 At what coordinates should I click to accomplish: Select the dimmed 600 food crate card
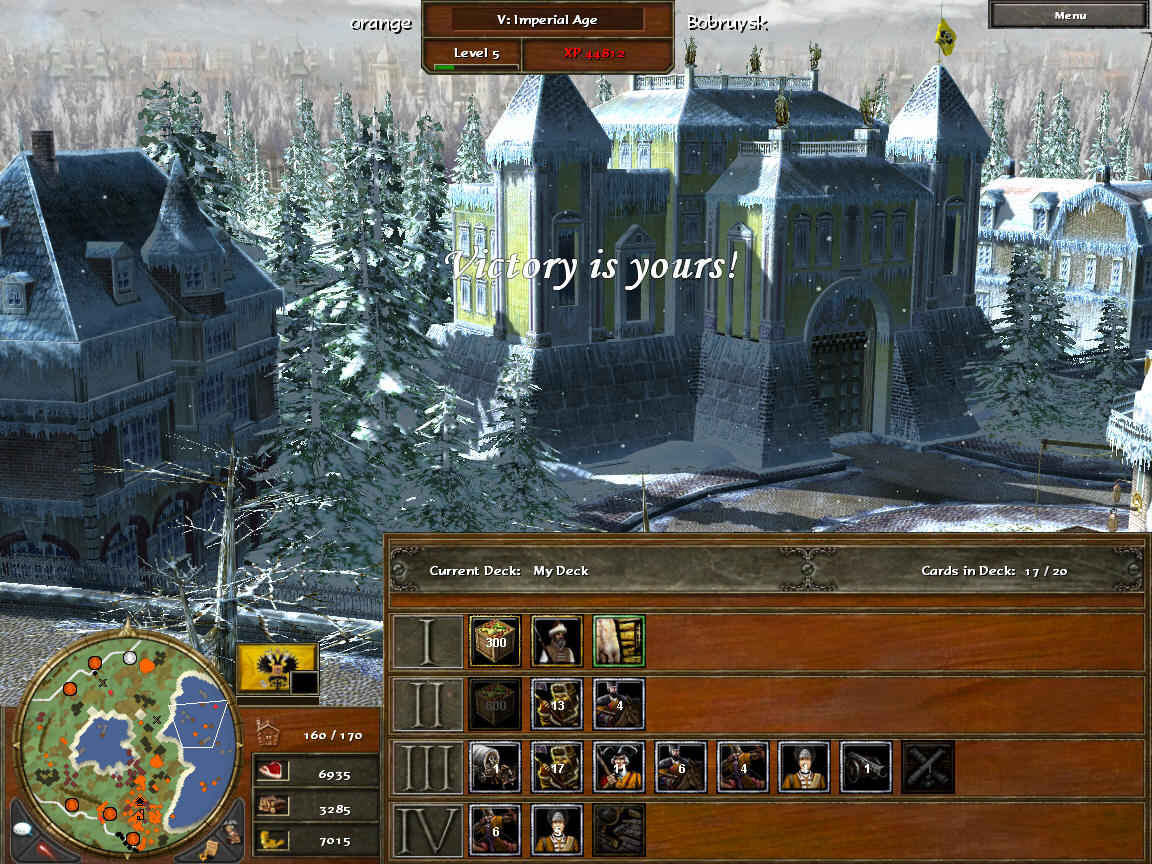tap(495, 704)
